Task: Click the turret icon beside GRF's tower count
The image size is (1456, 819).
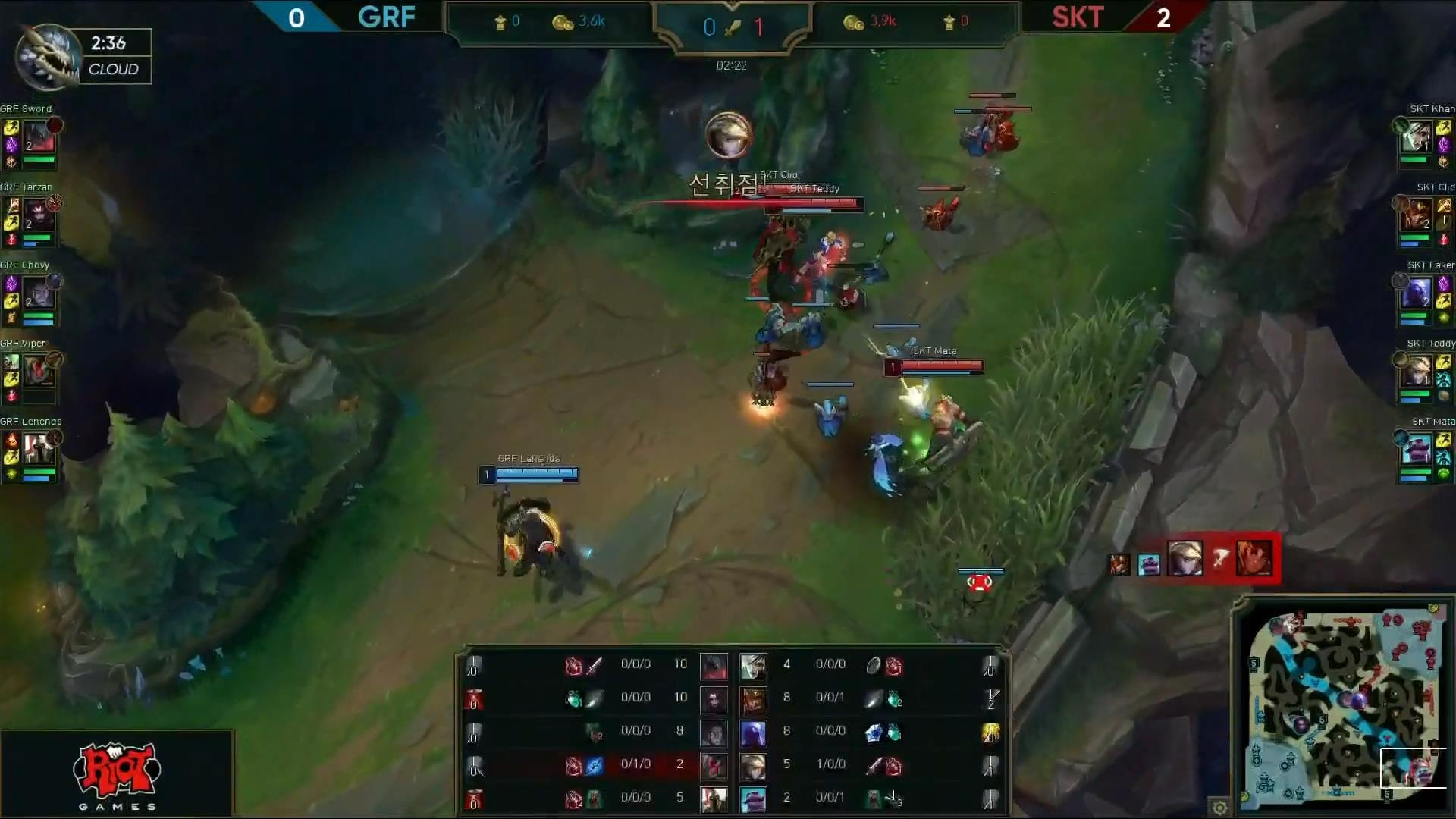Action: [x=500, y=21]
